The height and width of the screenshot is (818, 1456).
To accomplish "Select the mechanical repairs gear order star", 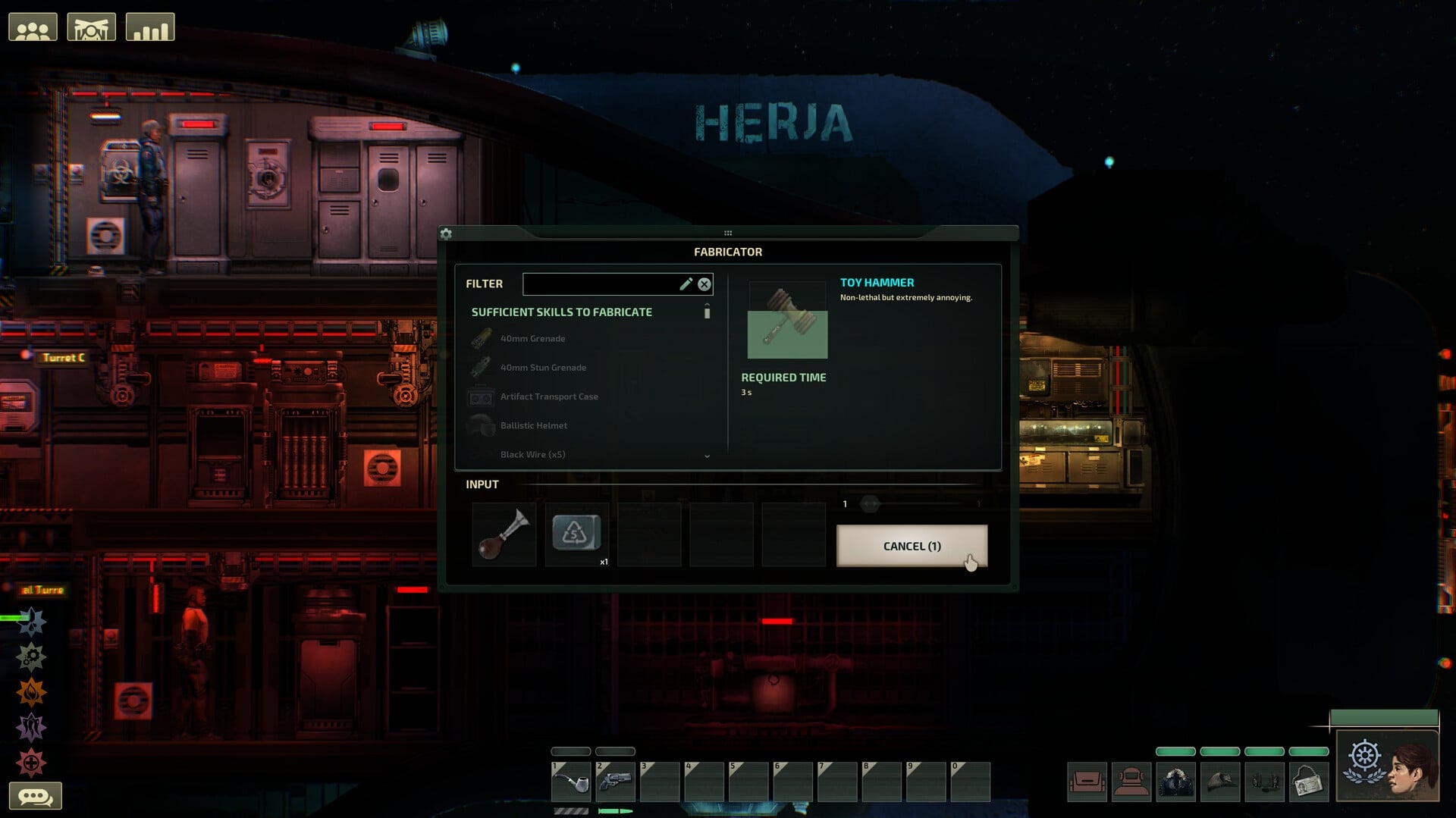I will click(31, 657).
